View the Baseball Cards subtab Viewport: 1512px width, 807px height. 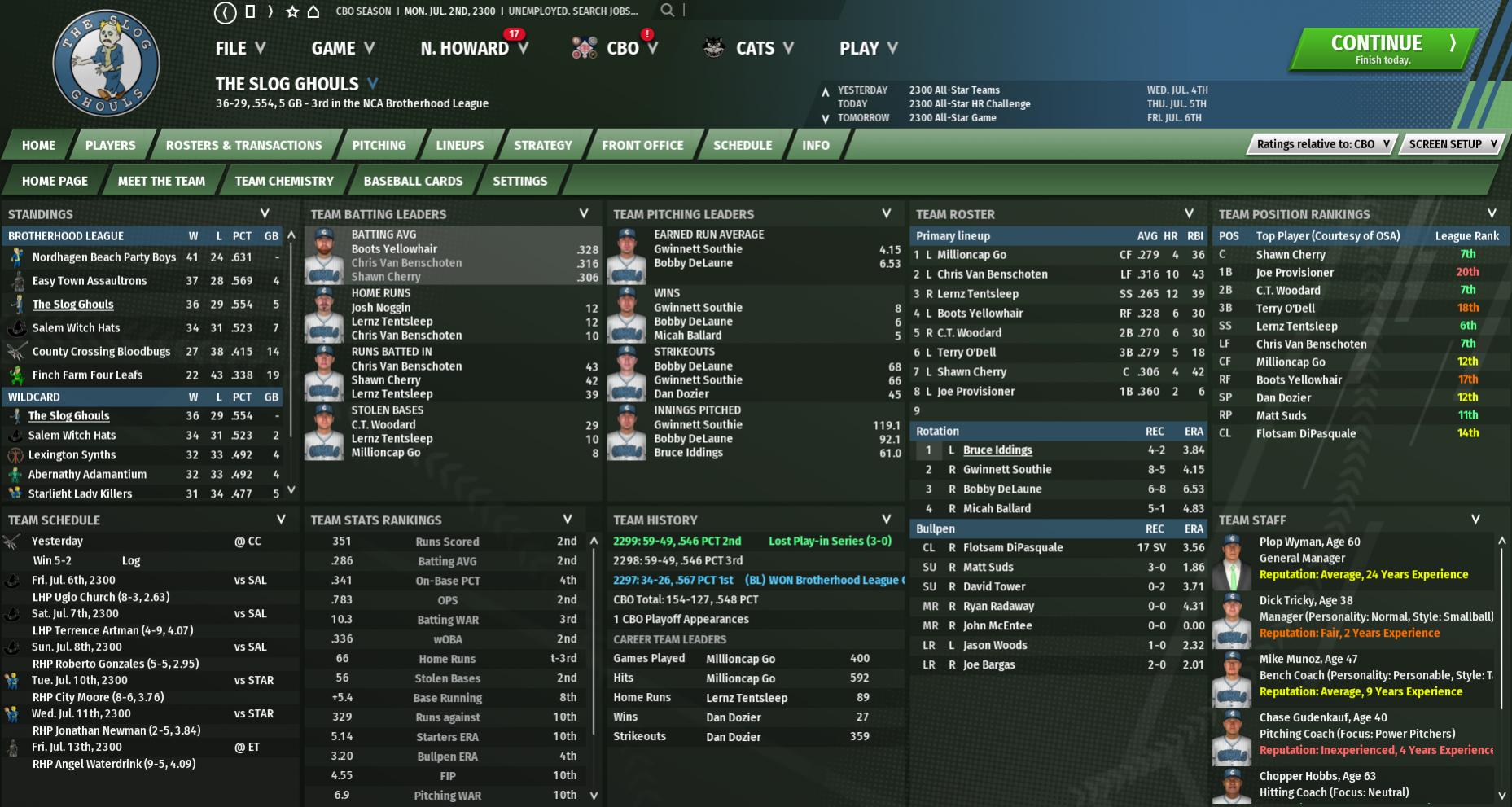click(413, 181)
